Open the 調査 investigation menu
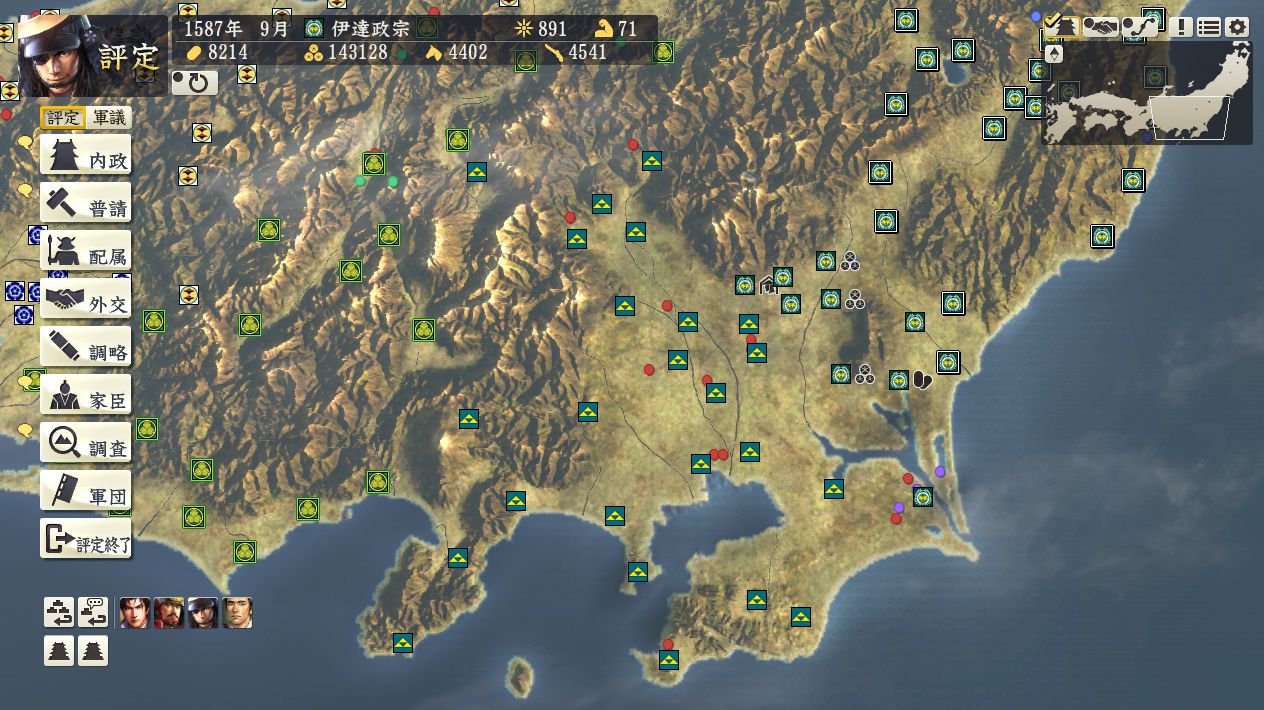The width and height of the screenshot is (1264, 710). (x=86, y=446)
